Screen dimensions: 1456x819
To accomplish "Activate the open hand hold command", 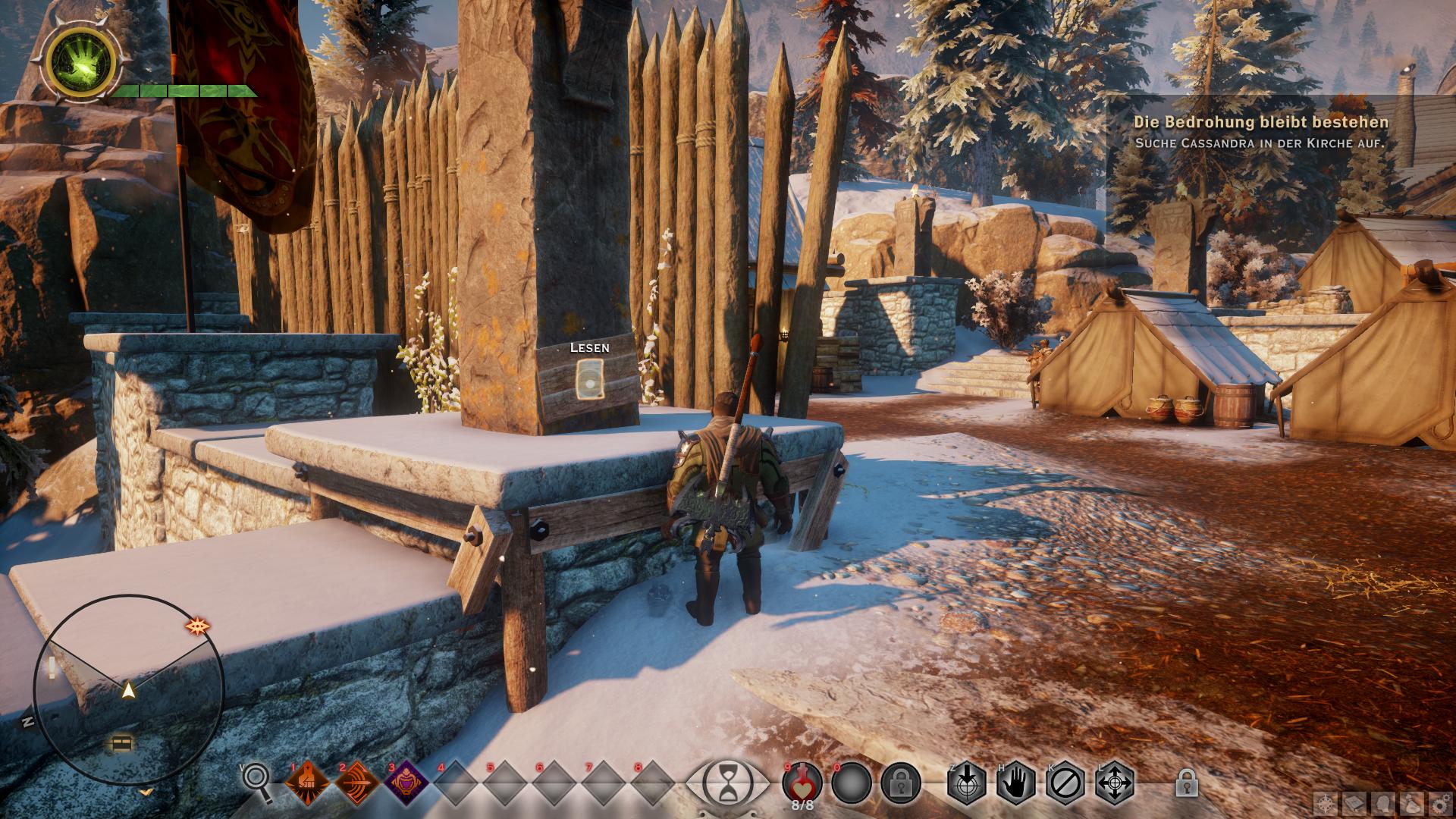I will pyautogui.click(x=1016, y=783).
